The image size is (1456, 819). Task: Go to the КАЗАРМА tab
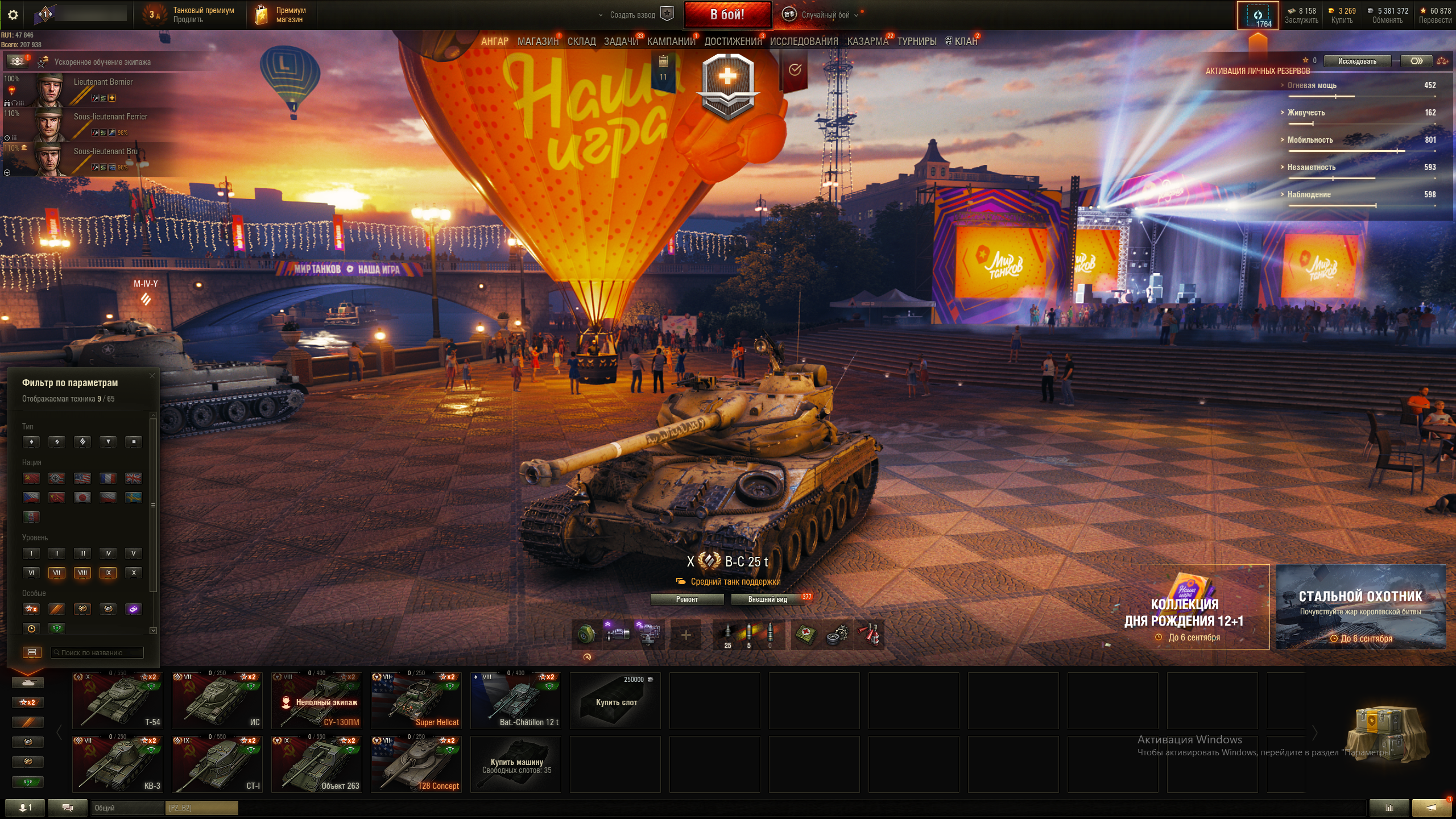click(867, 42)
